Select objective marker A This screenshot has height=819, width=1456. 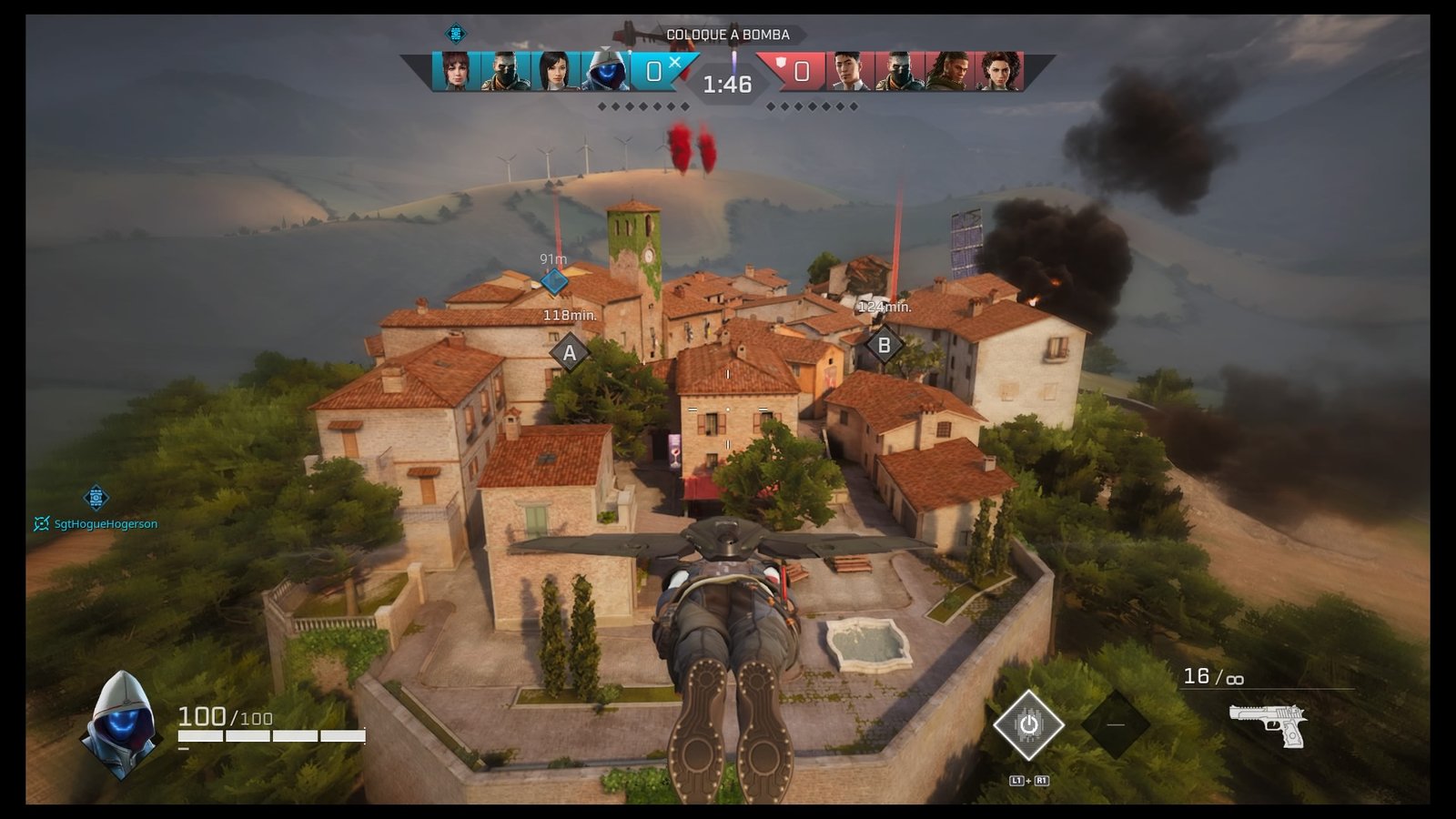pos(570,353)
